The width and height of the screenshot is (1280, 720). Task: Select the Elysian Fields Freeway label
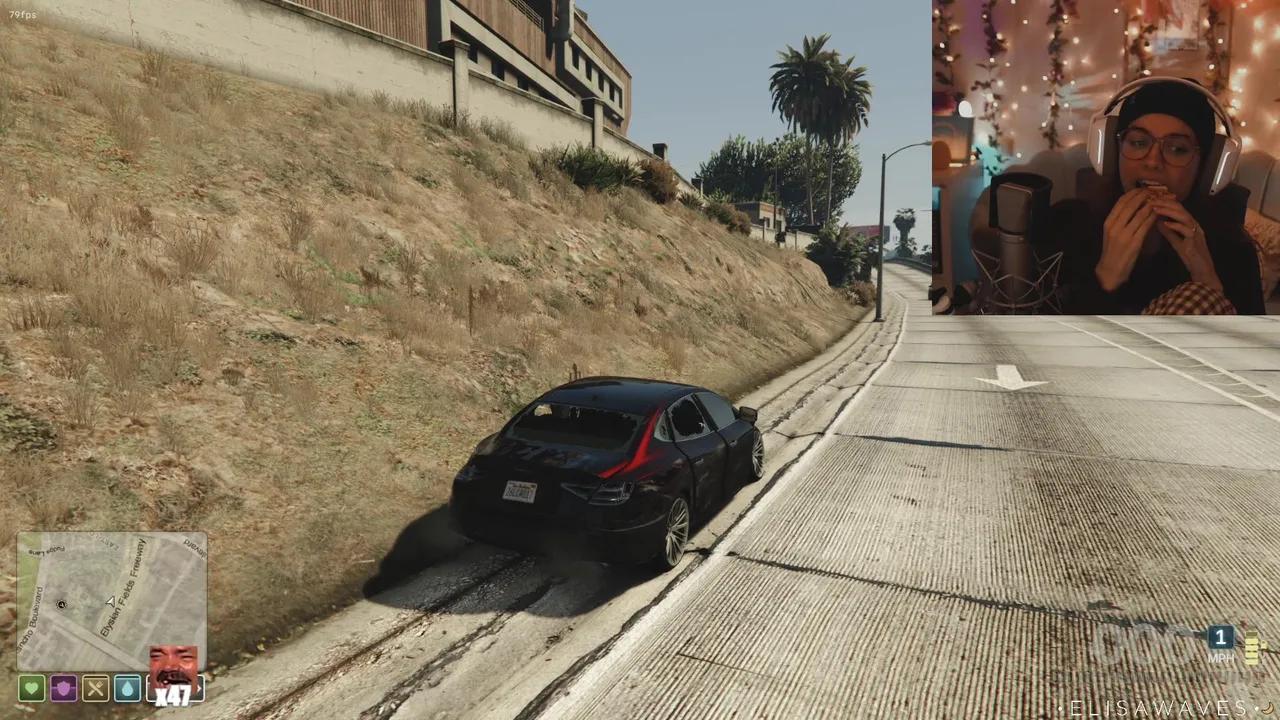122,587
